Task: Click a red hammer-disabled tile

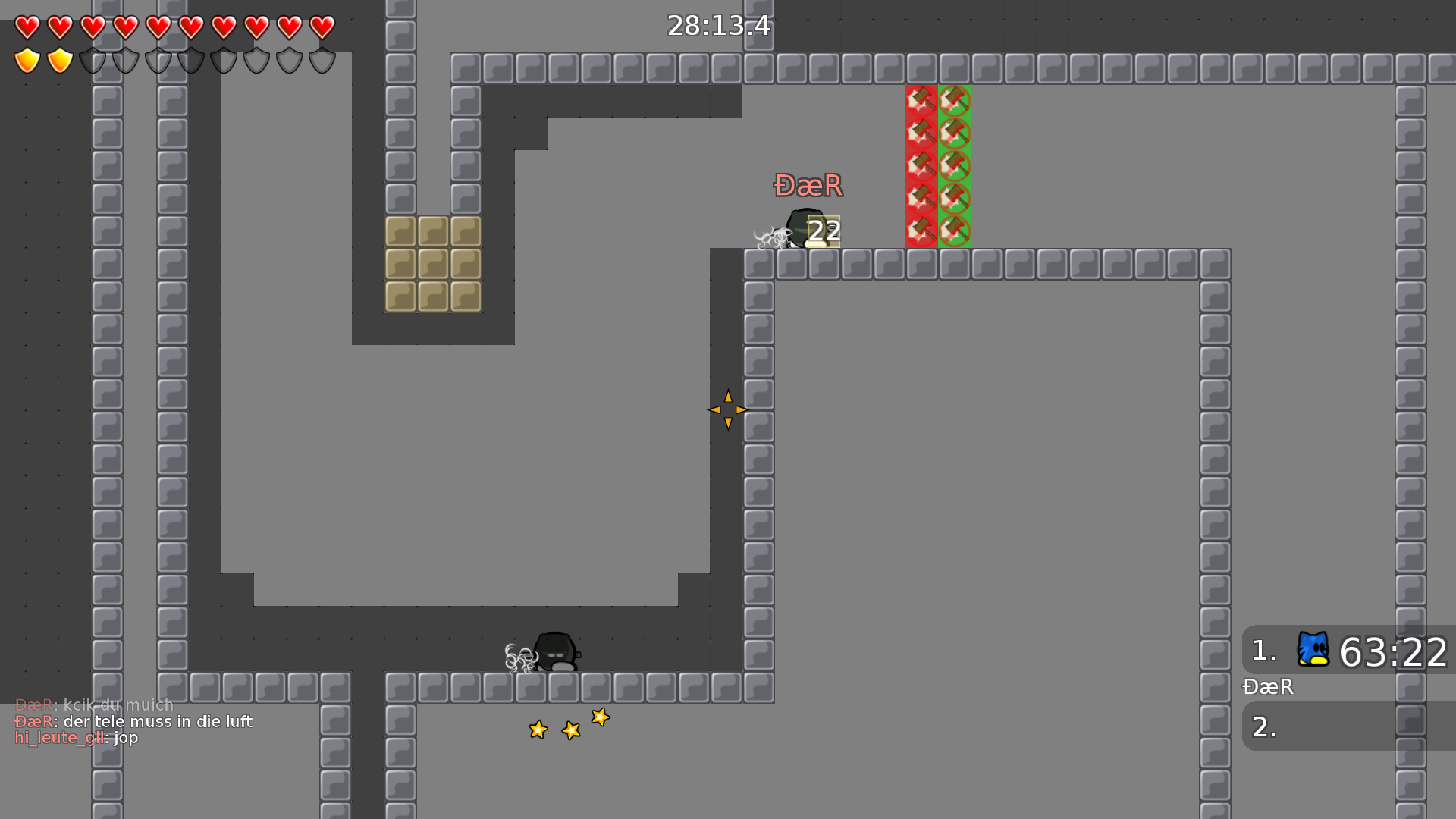Action: coord(920,167)
